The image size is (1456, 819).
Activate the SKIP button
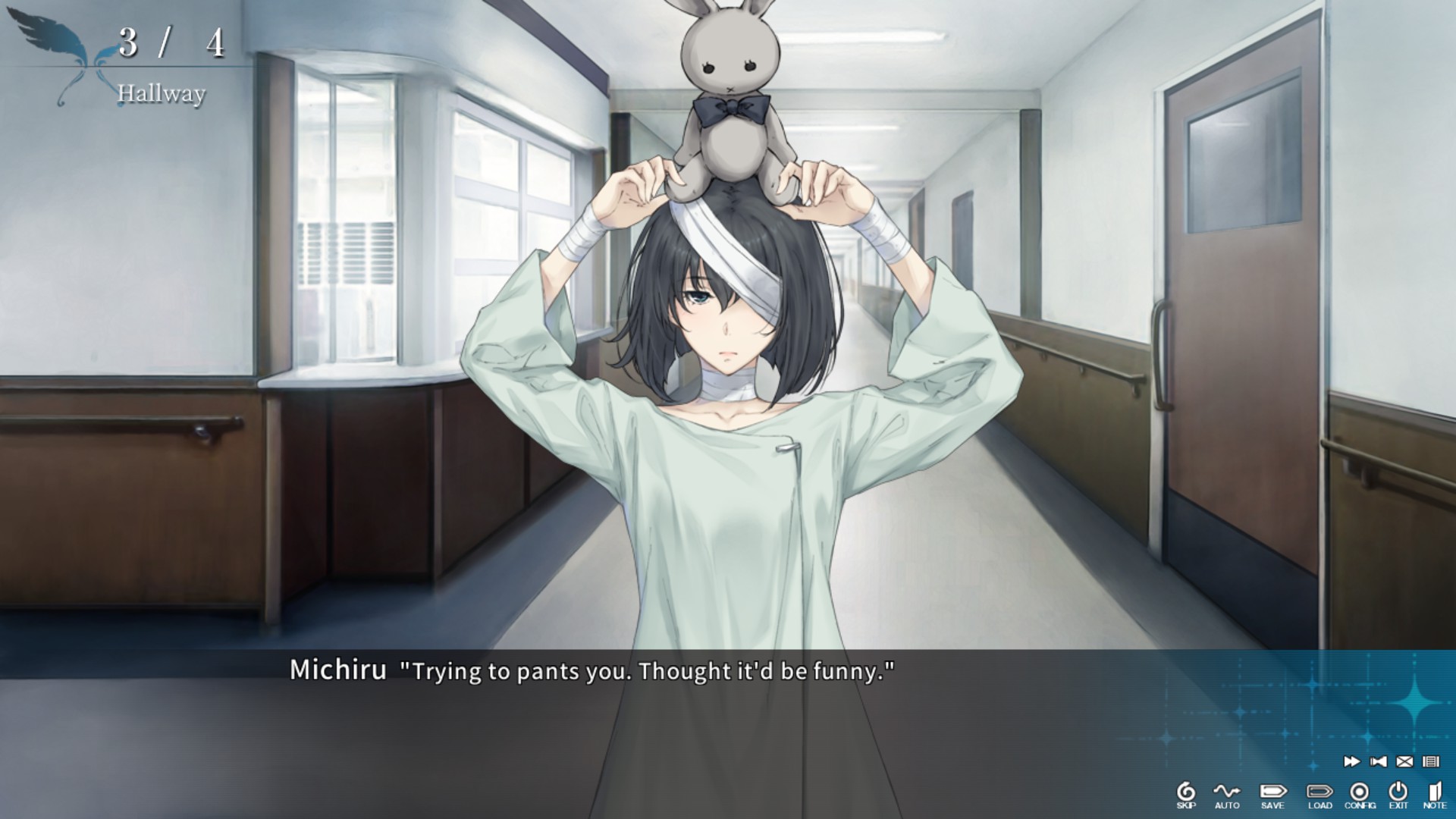coord(1186,795)
